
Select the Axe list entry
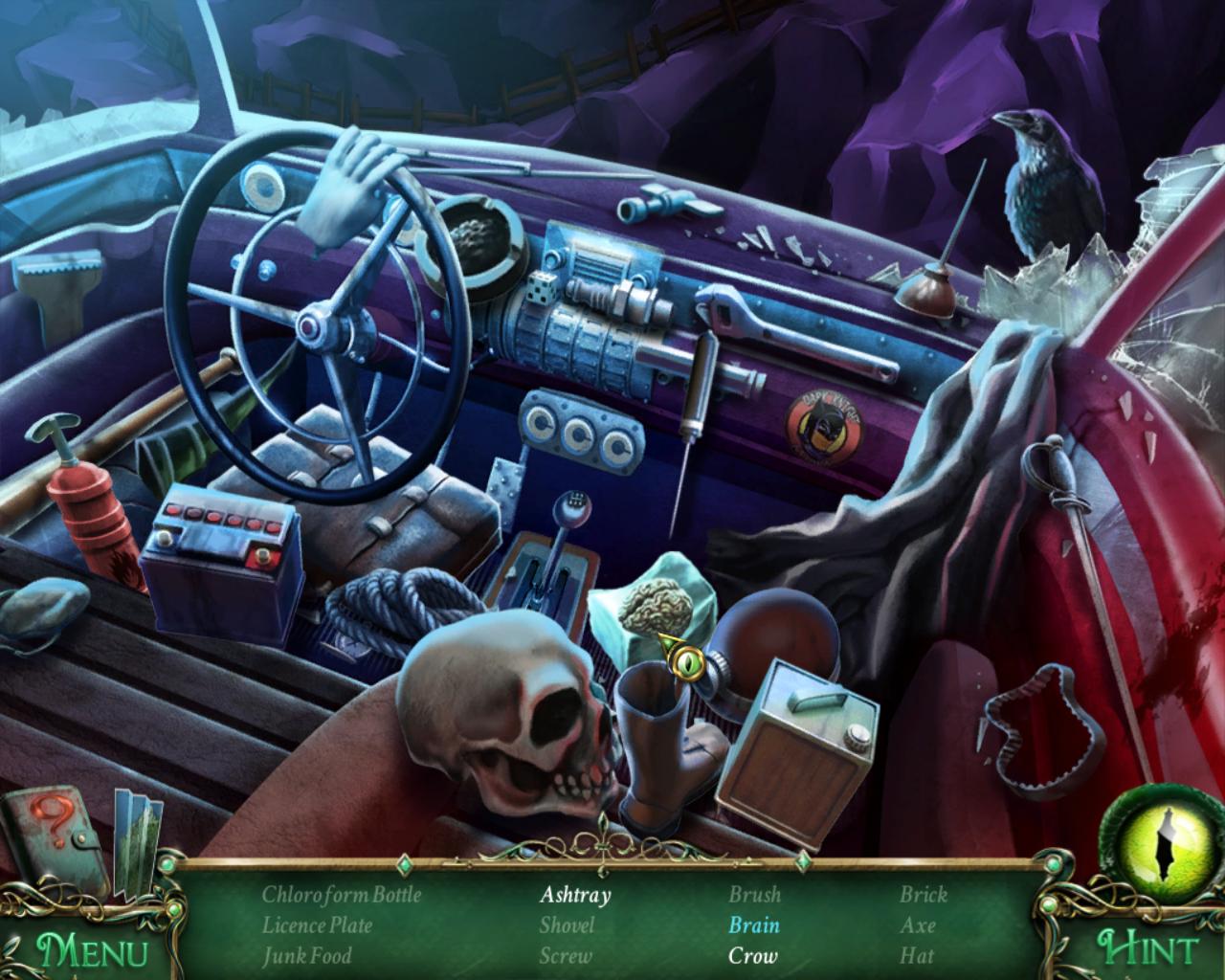tap(917, 925)
